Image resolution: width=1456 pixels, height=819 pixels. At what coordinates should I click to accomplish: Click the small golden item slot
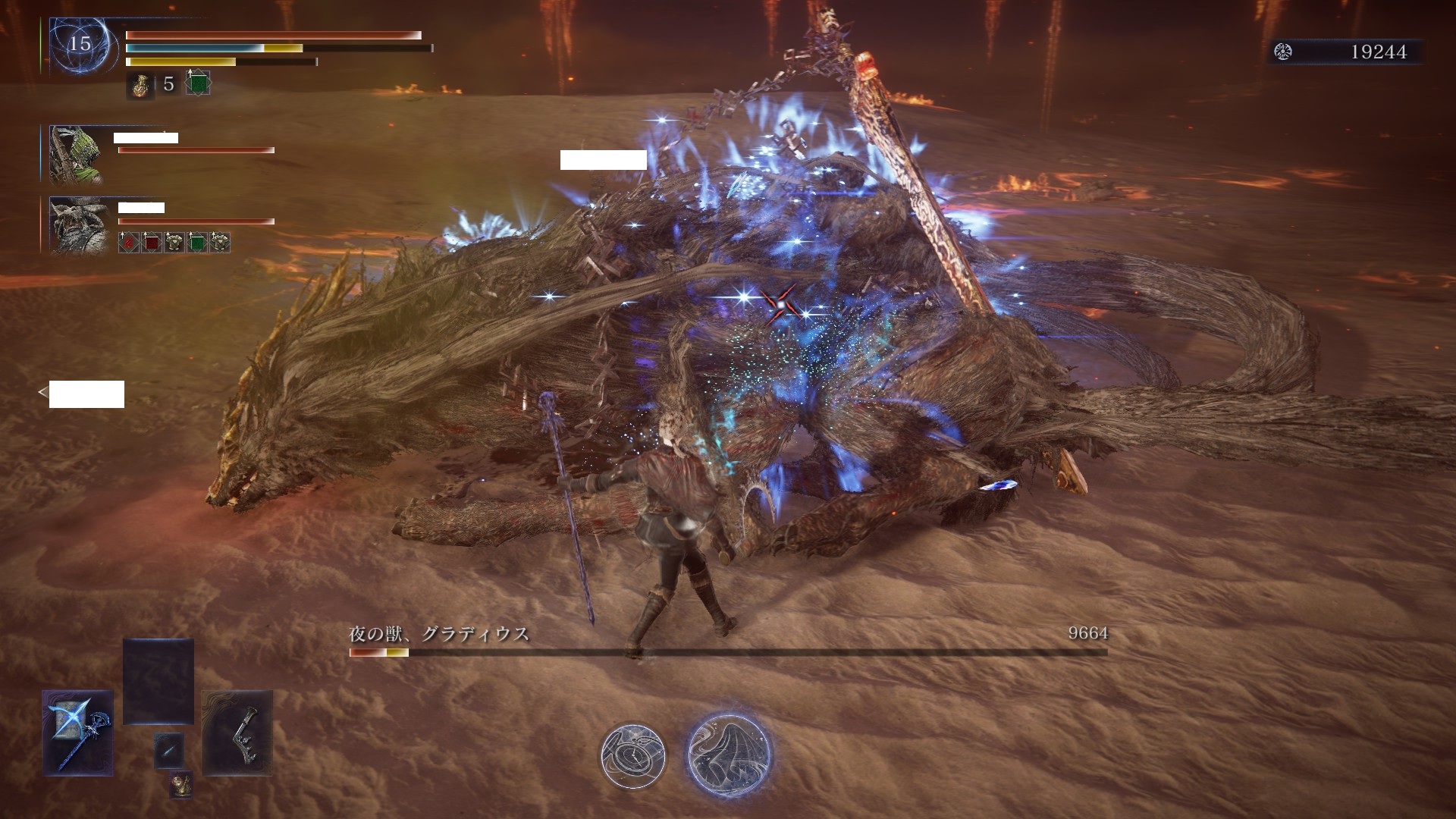point(180,785)
